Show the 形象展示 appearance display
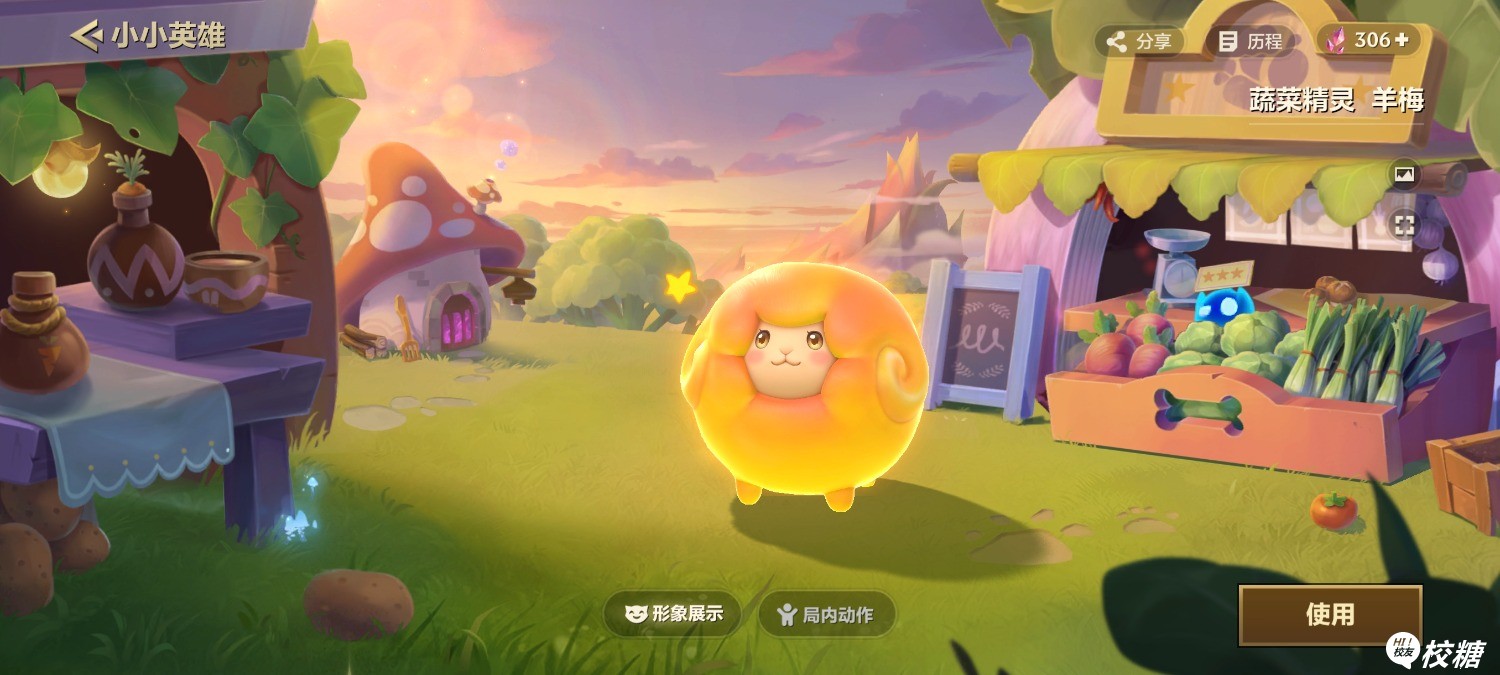 [673, 614]
